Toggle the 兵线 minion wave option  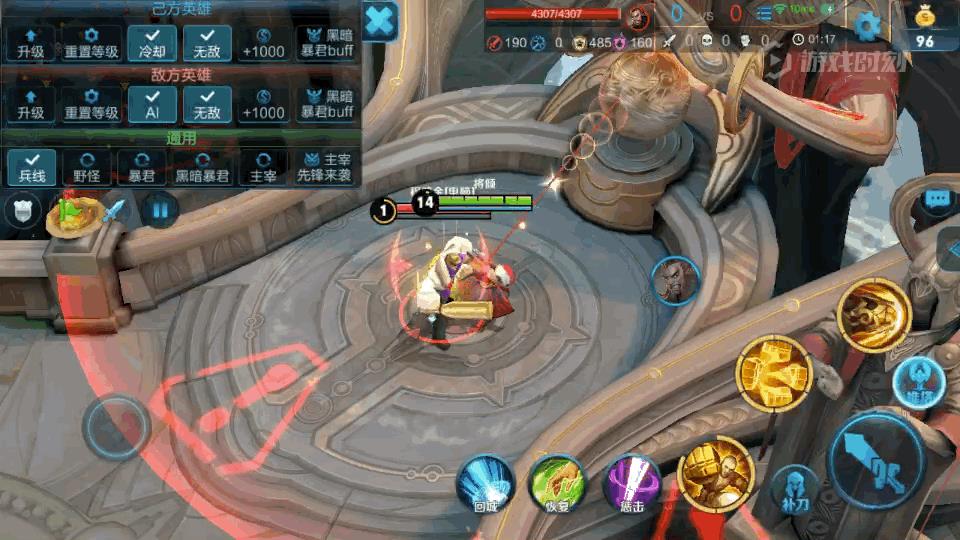32,167
